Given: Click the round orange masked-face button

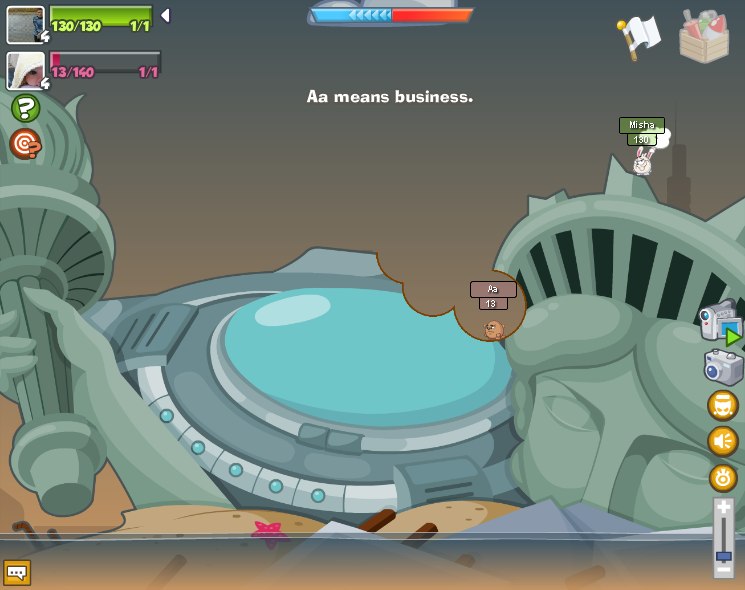Looking at the screenshot, I should coord(722,405).
